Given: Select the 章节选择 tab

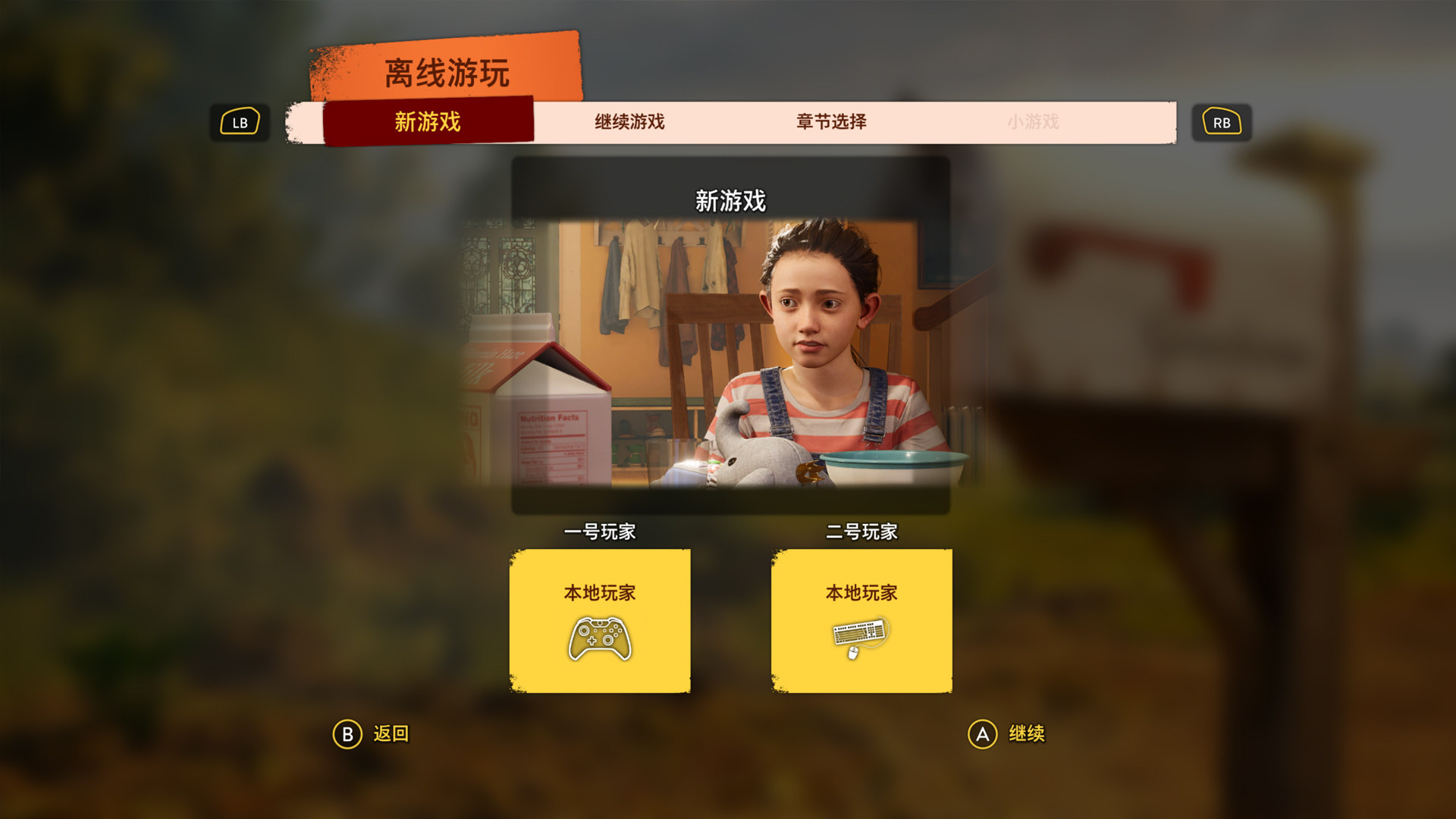Looking at the screenshot, I should [x=831, y=121].
